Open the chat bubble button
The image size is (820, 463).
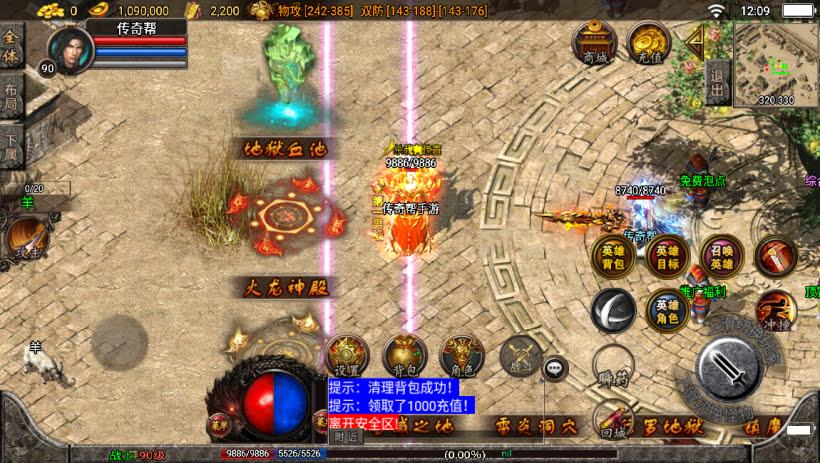coord(556,369)
